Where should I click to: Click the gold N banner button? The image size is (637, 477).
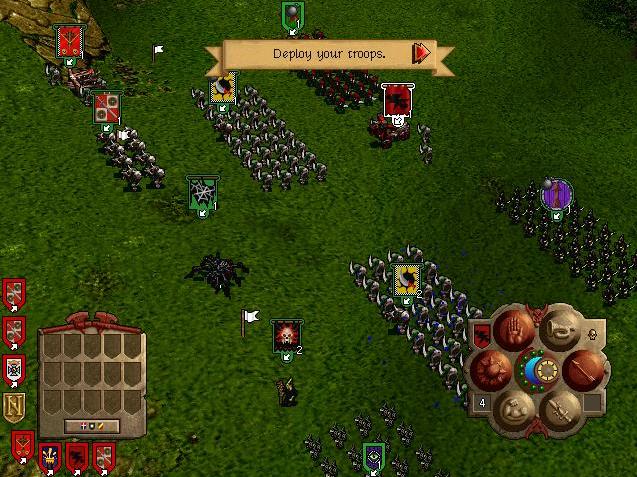tap(13, 407)
